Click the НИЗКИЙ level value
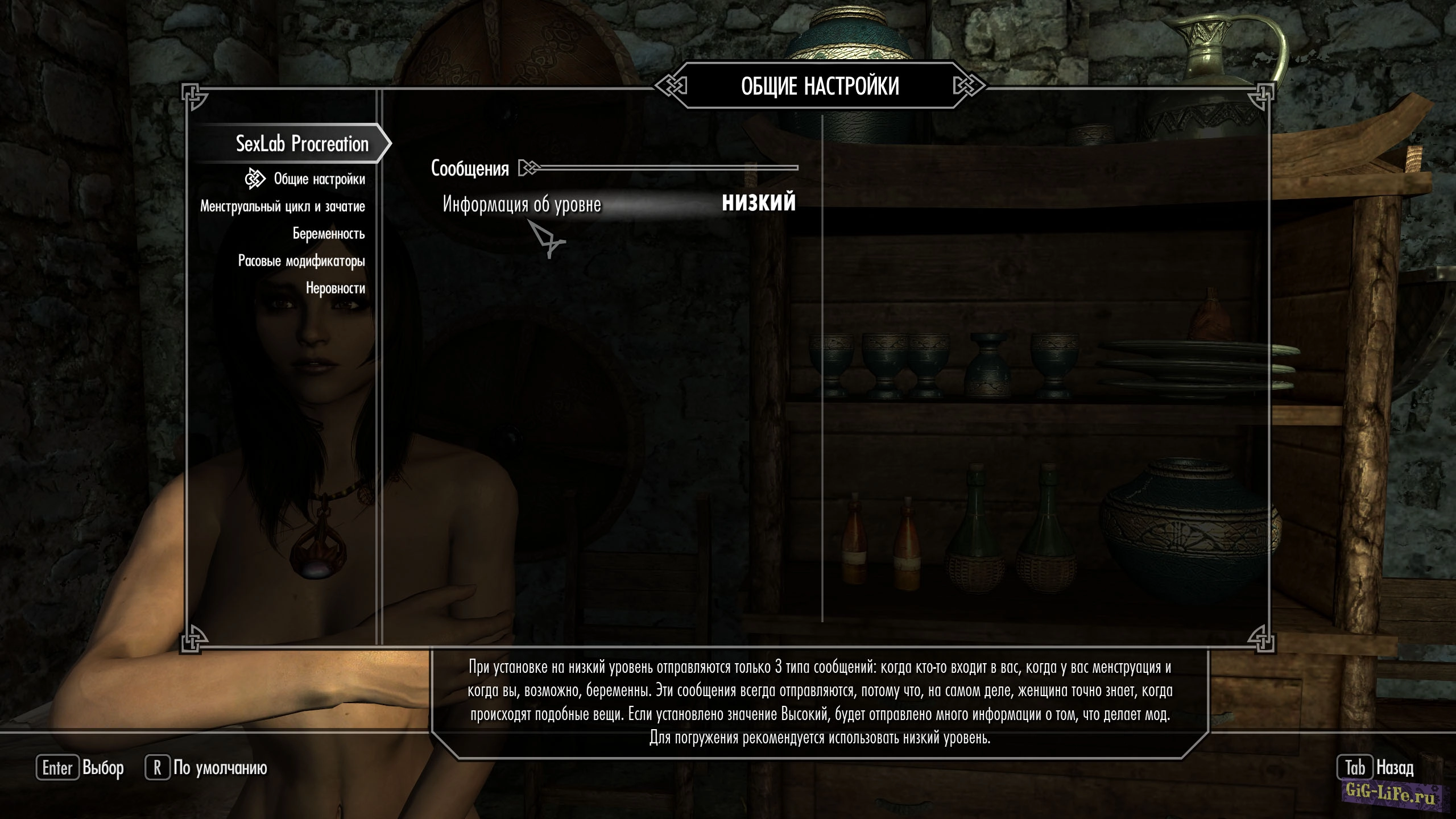The image size is (1456, 819). (x=758, y=203)
